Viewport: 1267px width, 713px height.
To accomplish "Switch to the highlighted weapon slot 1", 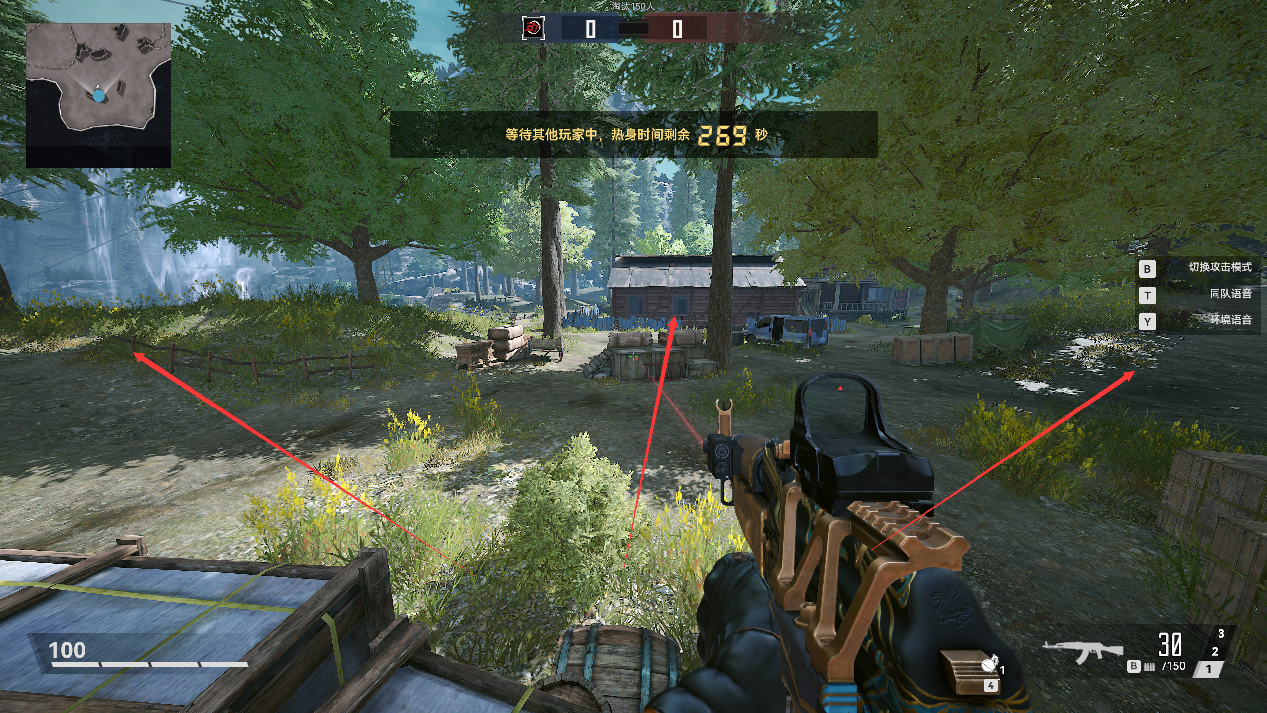I will coord(1210,669).
